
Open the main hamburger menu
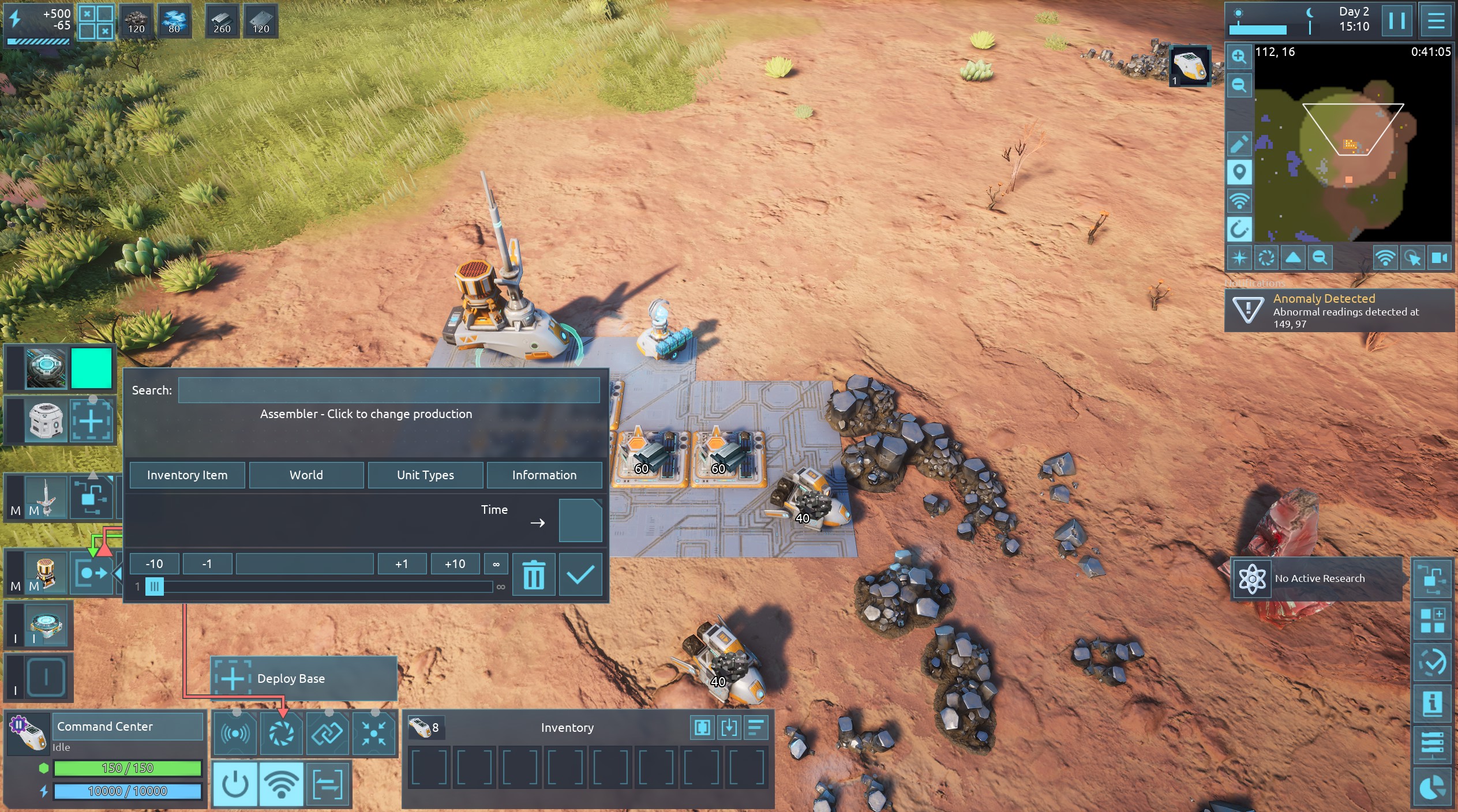pos(1436,21)
